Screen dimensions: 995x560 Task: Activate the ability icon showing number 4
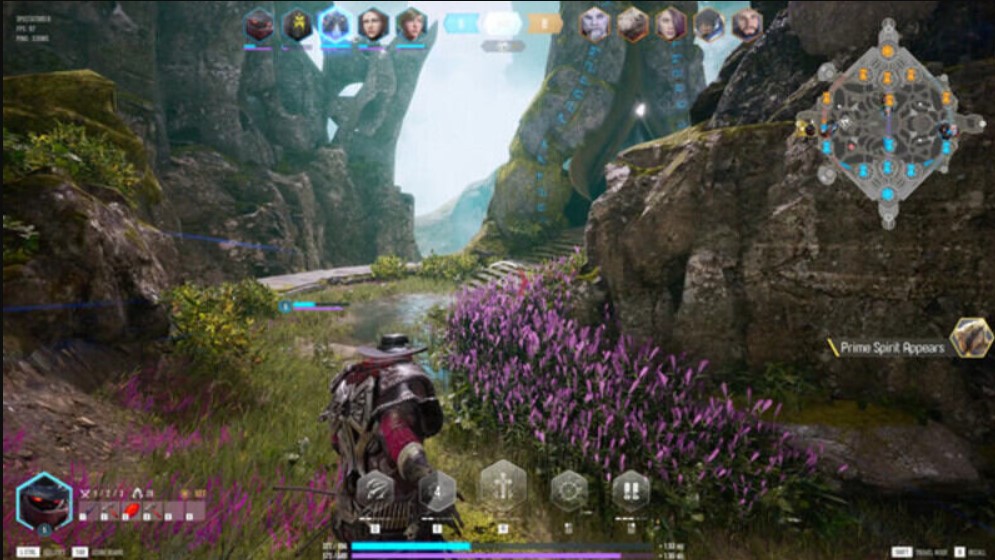click(x=436, y=491)
